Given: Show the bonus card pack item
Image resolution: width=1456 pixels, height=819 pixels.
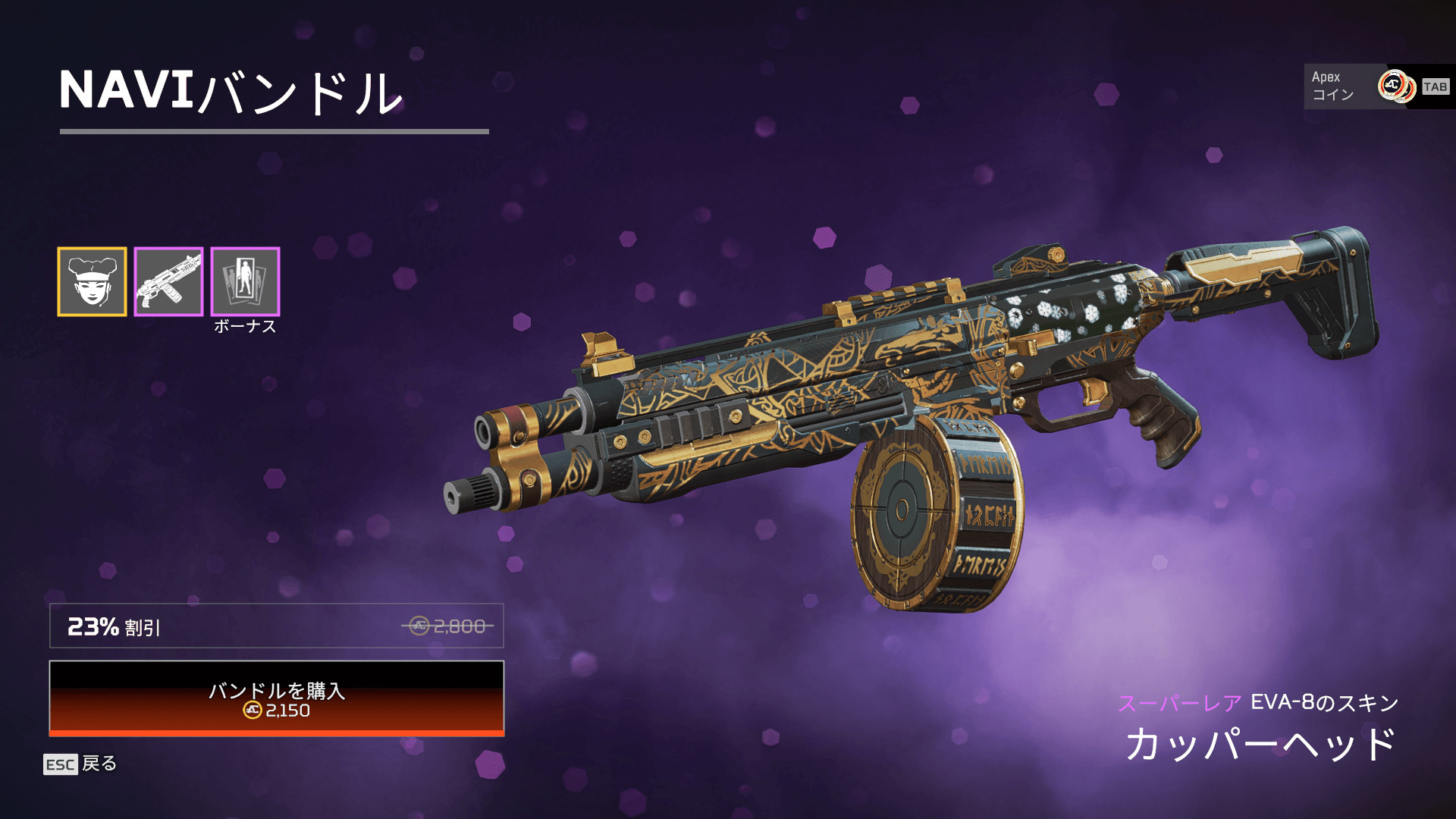Looking at the screenshot, I should (x=245, y=281).
